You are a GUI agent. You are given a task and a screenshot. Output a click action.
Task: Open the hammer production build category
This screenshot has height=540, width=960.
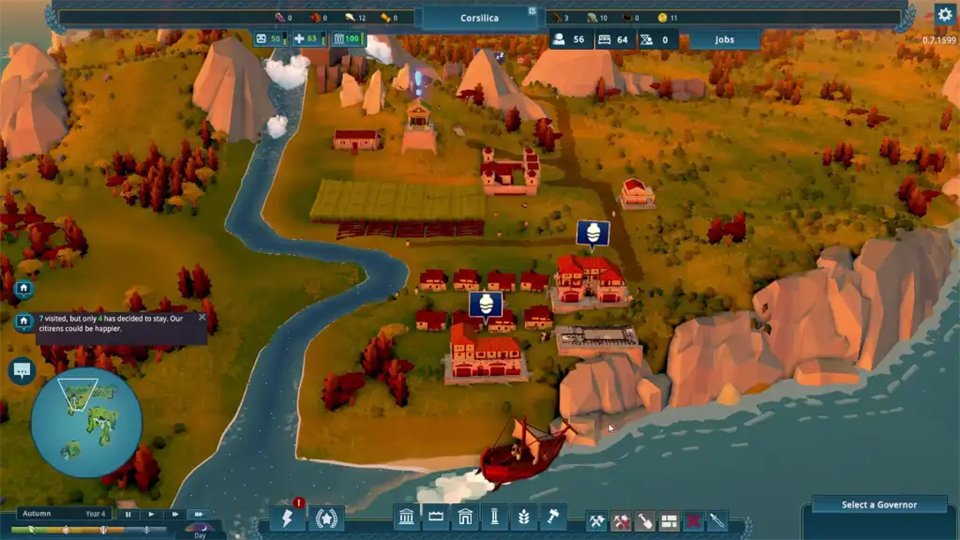pos(552,517)
